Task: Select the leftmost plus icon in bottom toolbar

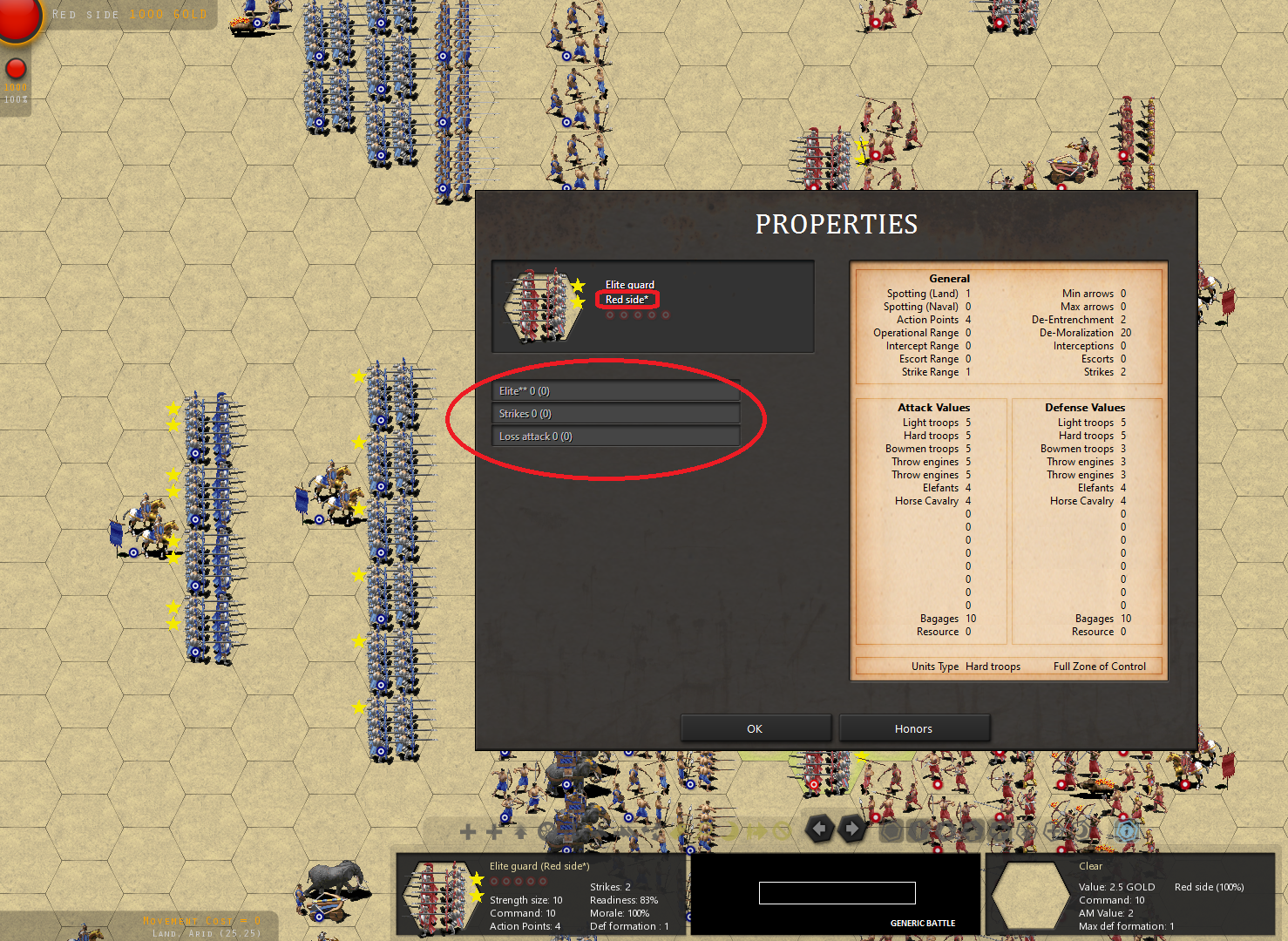Action: (x=467, y=831)
